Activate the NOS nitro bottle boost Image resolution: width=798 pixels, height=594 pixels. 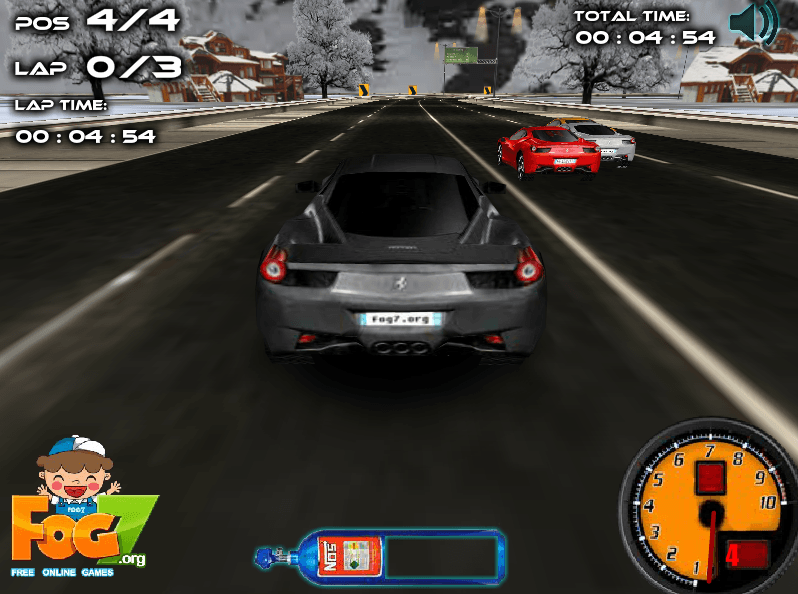[341, 556]
